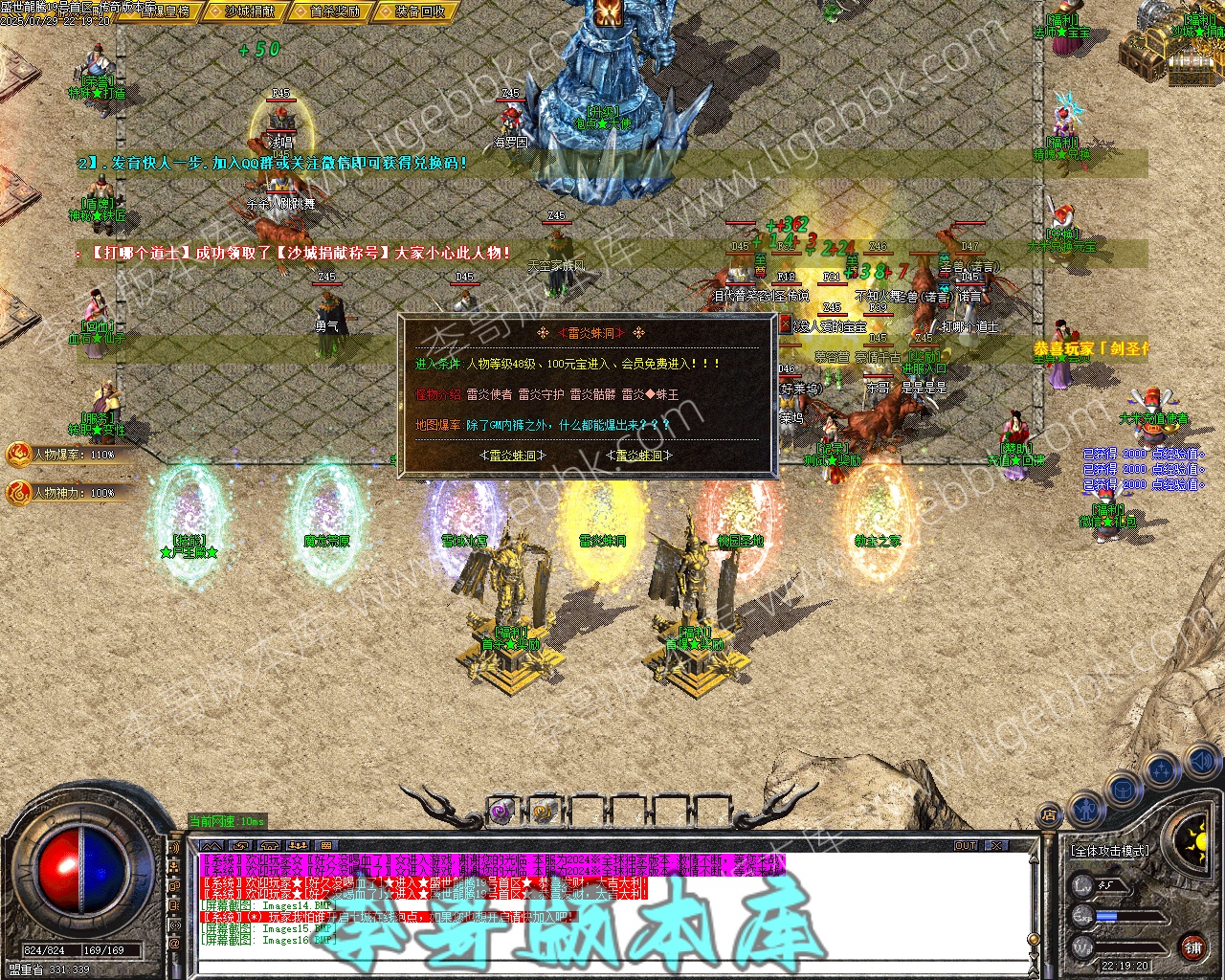Open the 沙城捐献 top menu button
The image size is (1225, 980).
point(250,11)
